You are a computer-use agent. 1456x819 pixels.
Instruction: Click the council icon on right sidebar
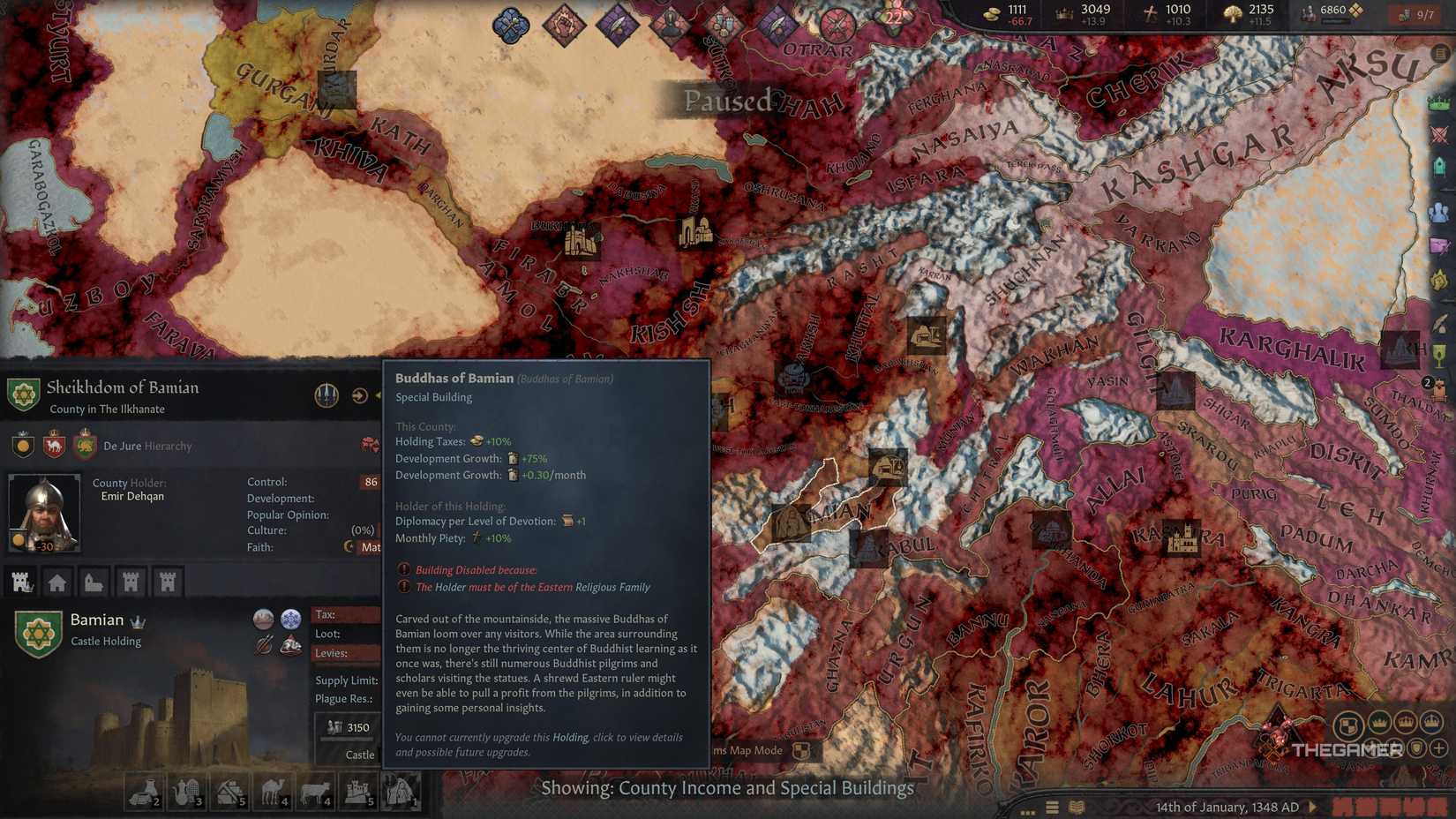click(x=1440, y=210)
